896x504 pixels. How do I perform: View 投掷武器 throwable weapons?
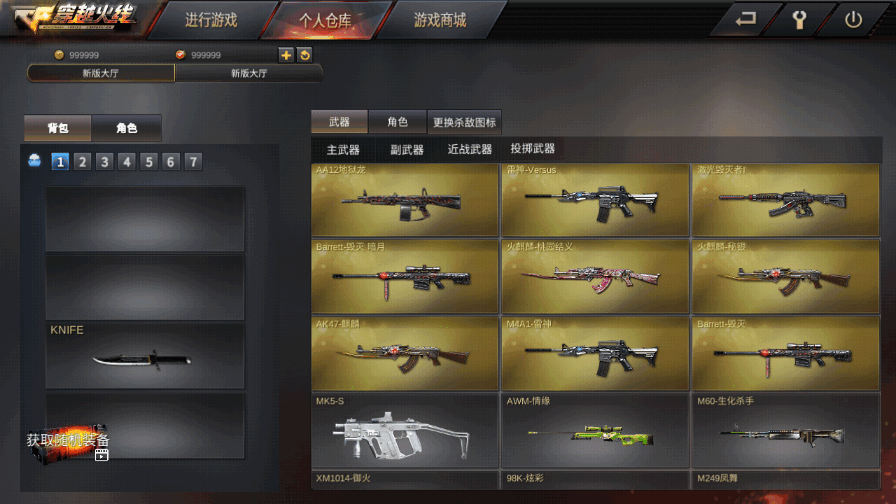point(532,149)
